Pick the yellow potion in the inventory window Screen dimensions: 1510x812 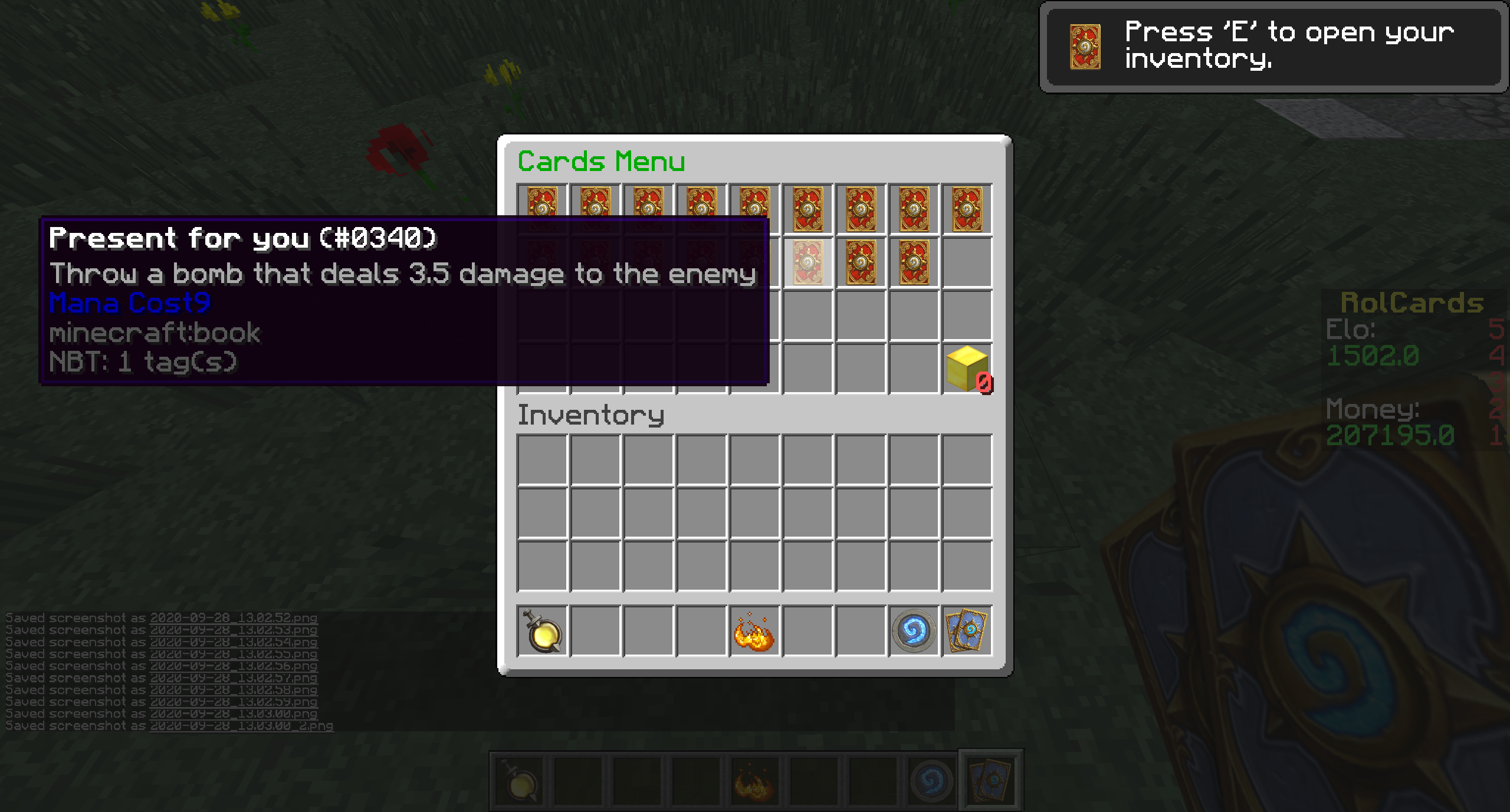[542, 631]
